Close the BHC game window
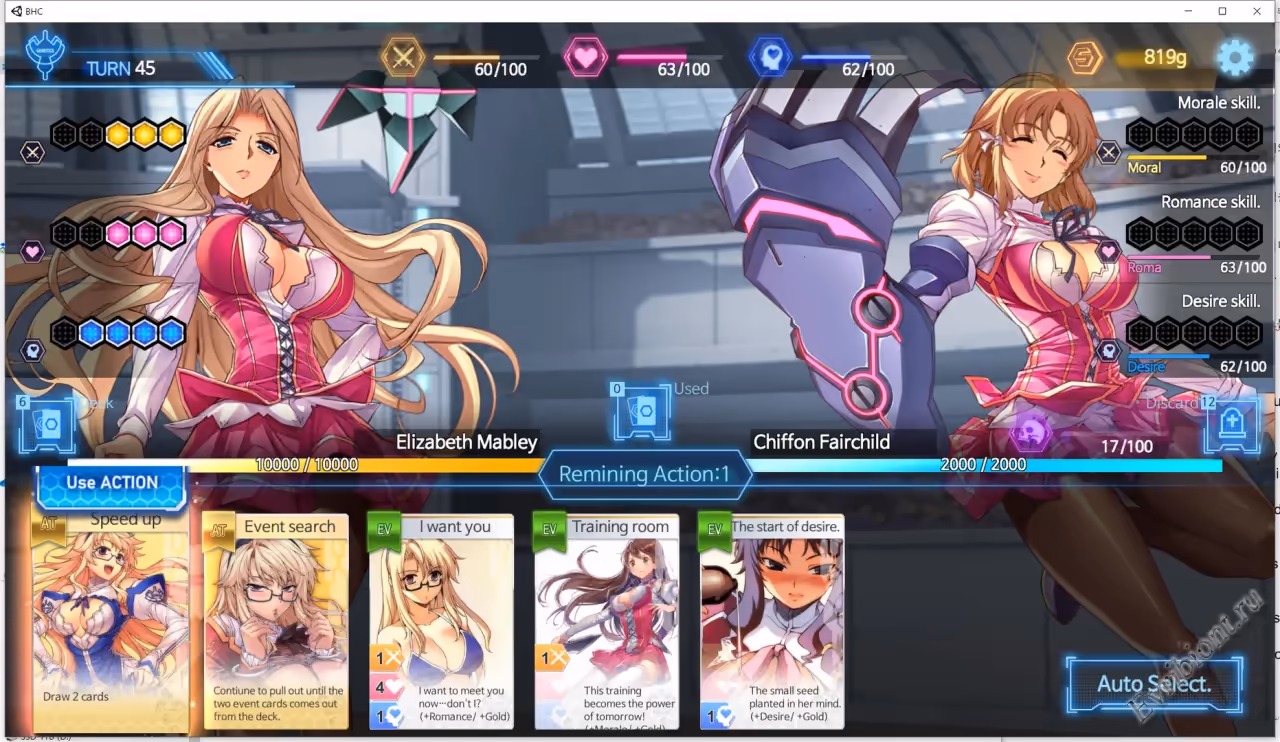Screen dimensions: 1280x742 click(x=1257, y=11)
